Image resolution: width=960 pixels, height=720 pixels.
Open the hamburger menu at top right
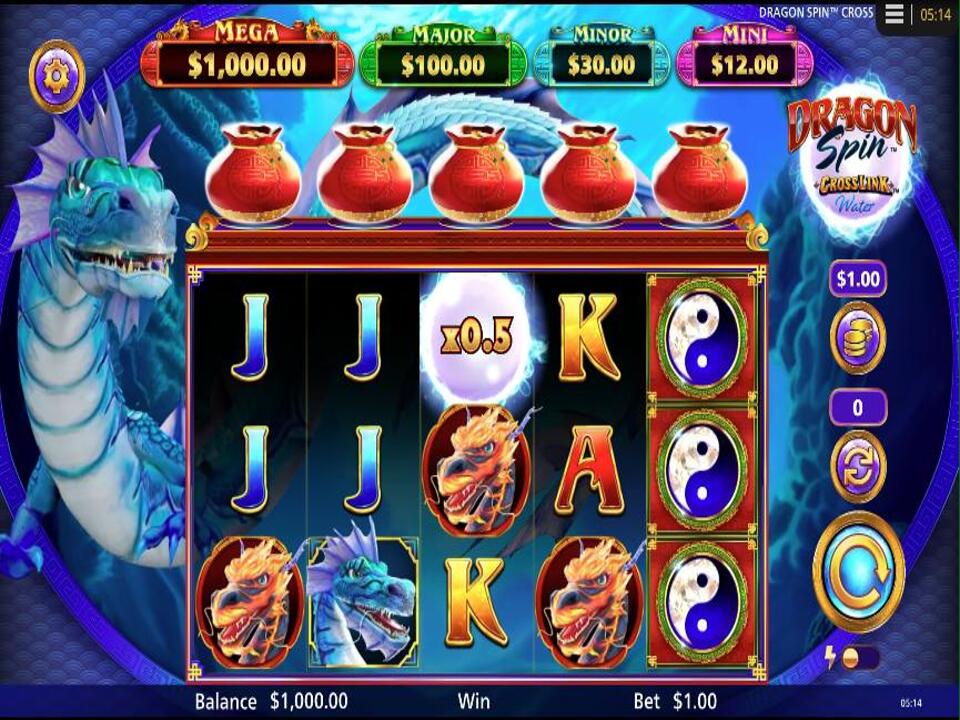tap(894, 14)
